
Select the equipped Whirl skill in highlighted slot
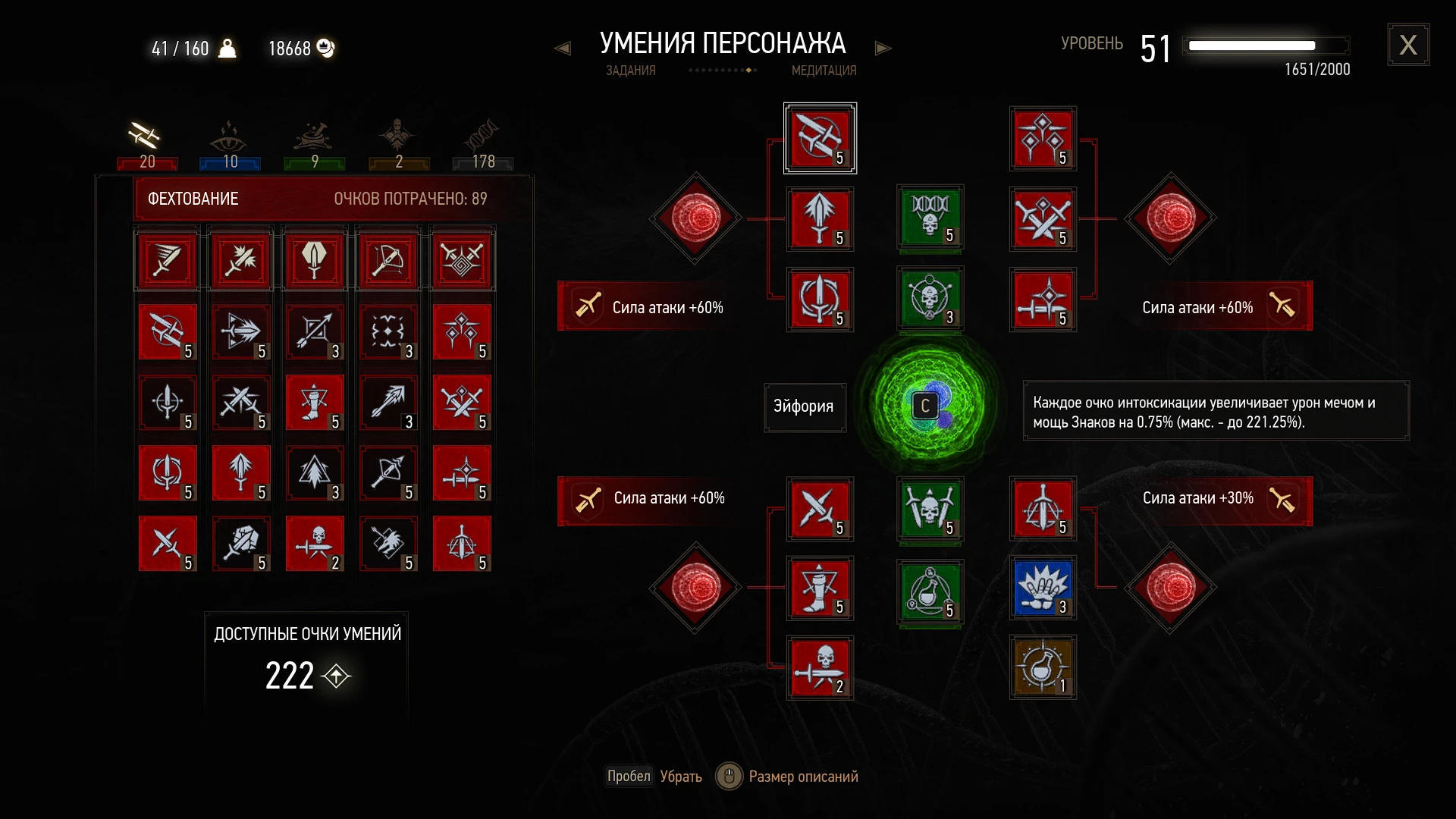[x=820, y=138]
